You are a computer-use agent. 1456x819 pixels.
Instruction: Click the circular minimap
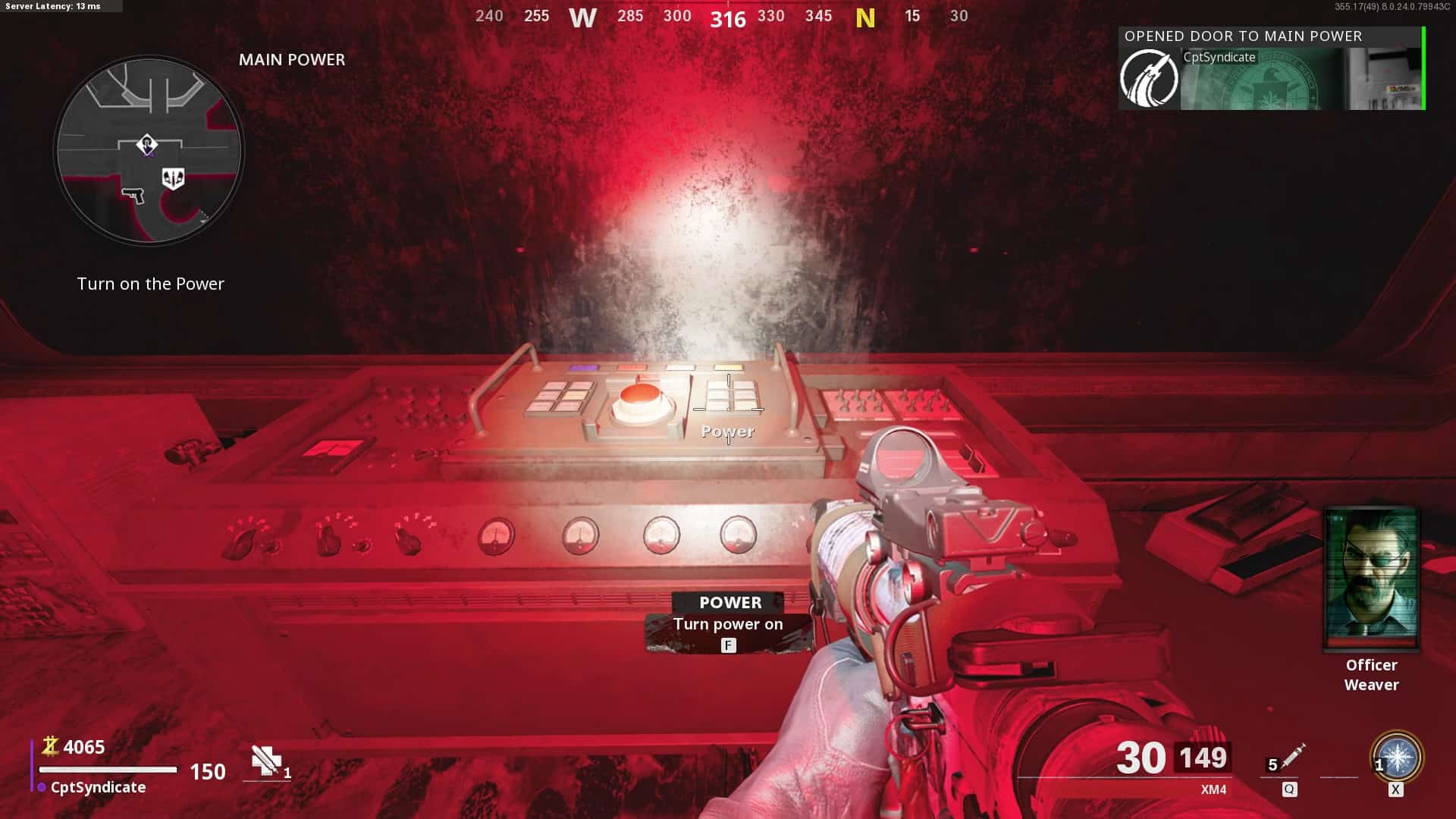149,151
